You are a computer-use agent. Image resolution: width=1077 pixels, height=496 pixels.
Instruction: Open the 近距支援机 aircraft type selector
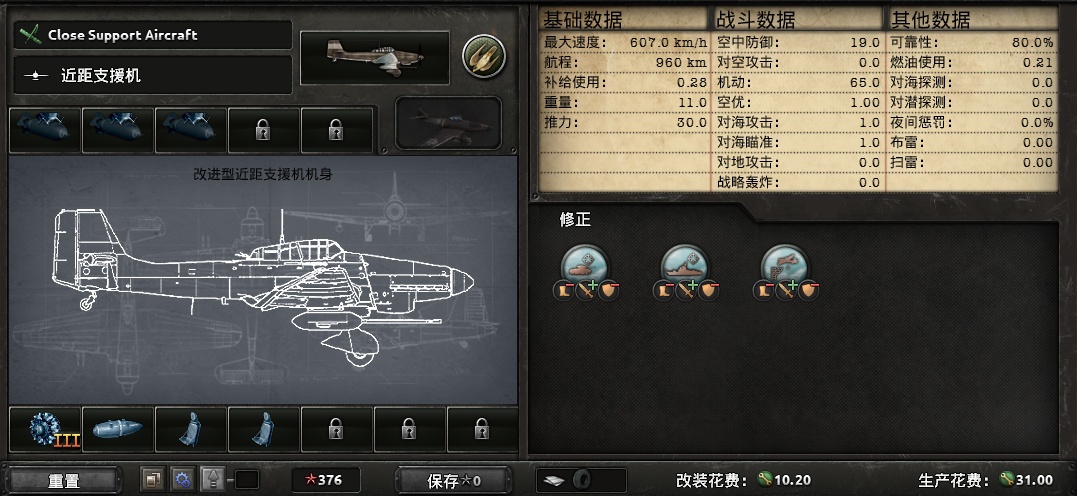[153, 76]
